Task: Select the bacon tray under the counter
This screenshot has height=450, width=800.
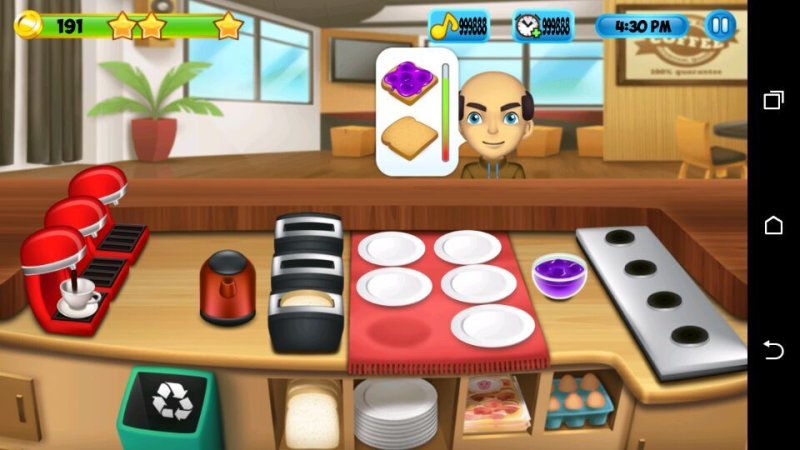Action: click(x=492, y=406)
